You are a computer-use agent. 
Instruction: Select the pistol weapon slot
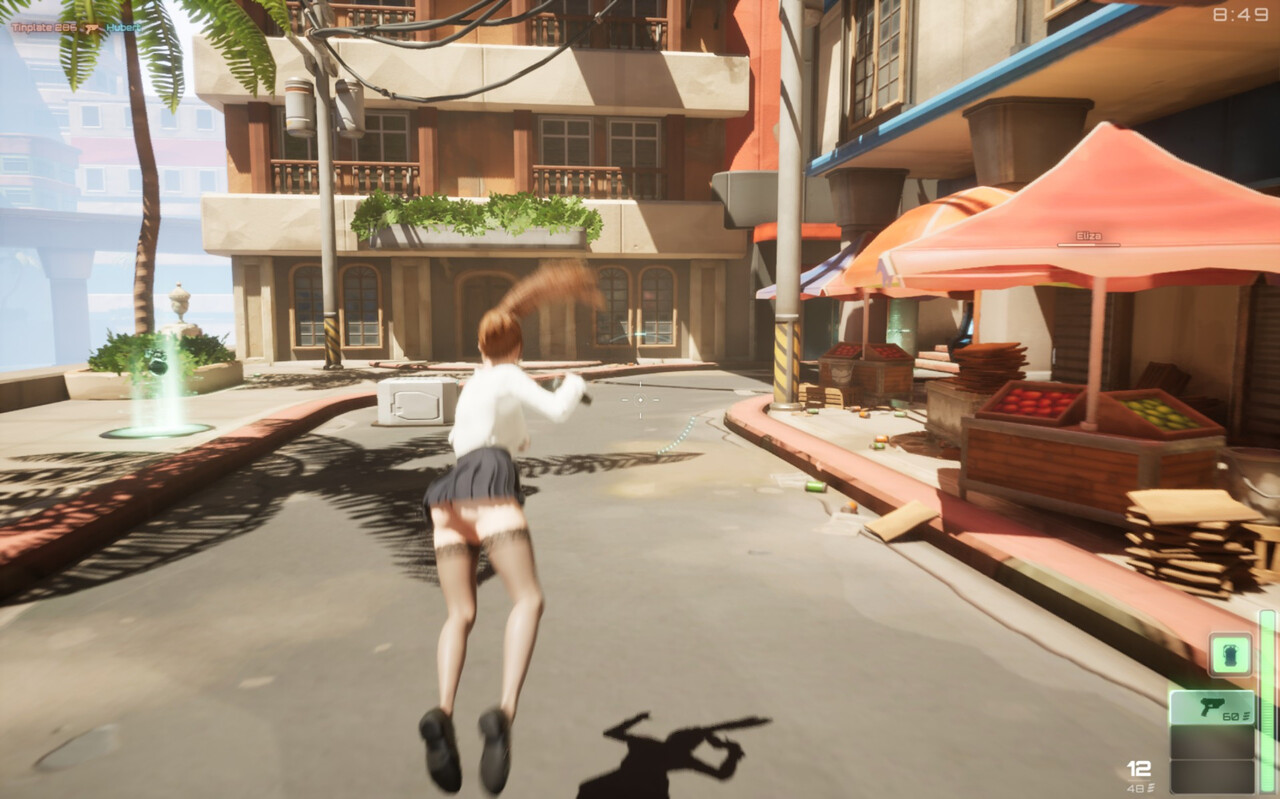[x=1212, y=709]
